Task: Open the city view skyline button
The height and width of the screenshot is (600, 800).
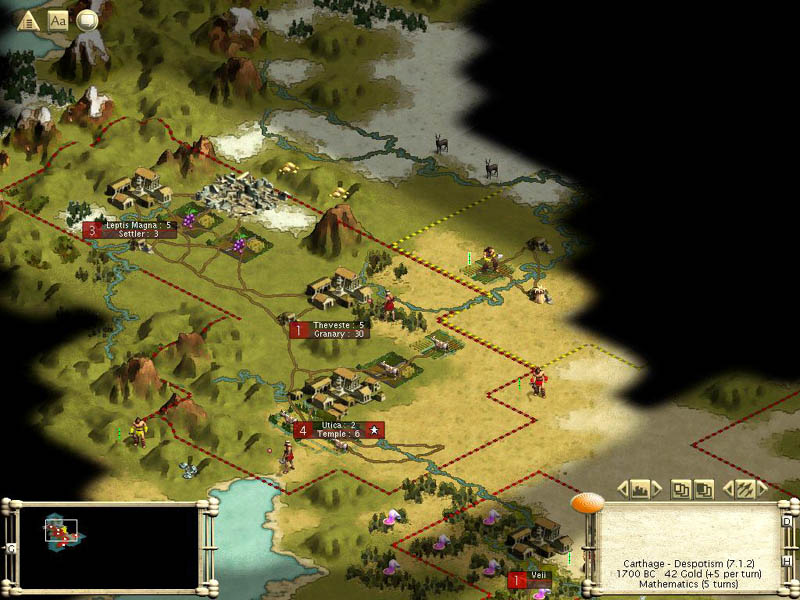Action: coord(641,489)
